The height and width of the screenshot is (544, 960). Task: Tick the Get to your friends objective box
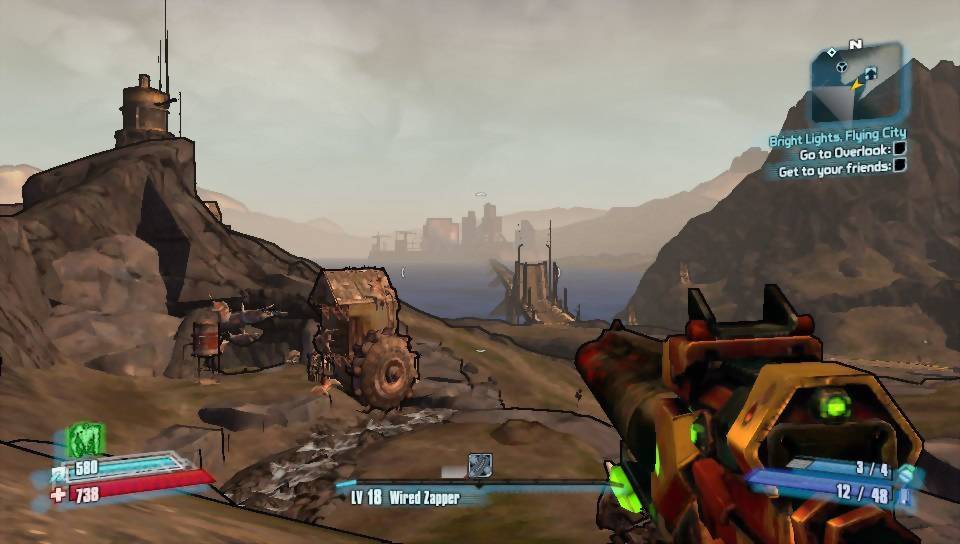coord(900,167)
